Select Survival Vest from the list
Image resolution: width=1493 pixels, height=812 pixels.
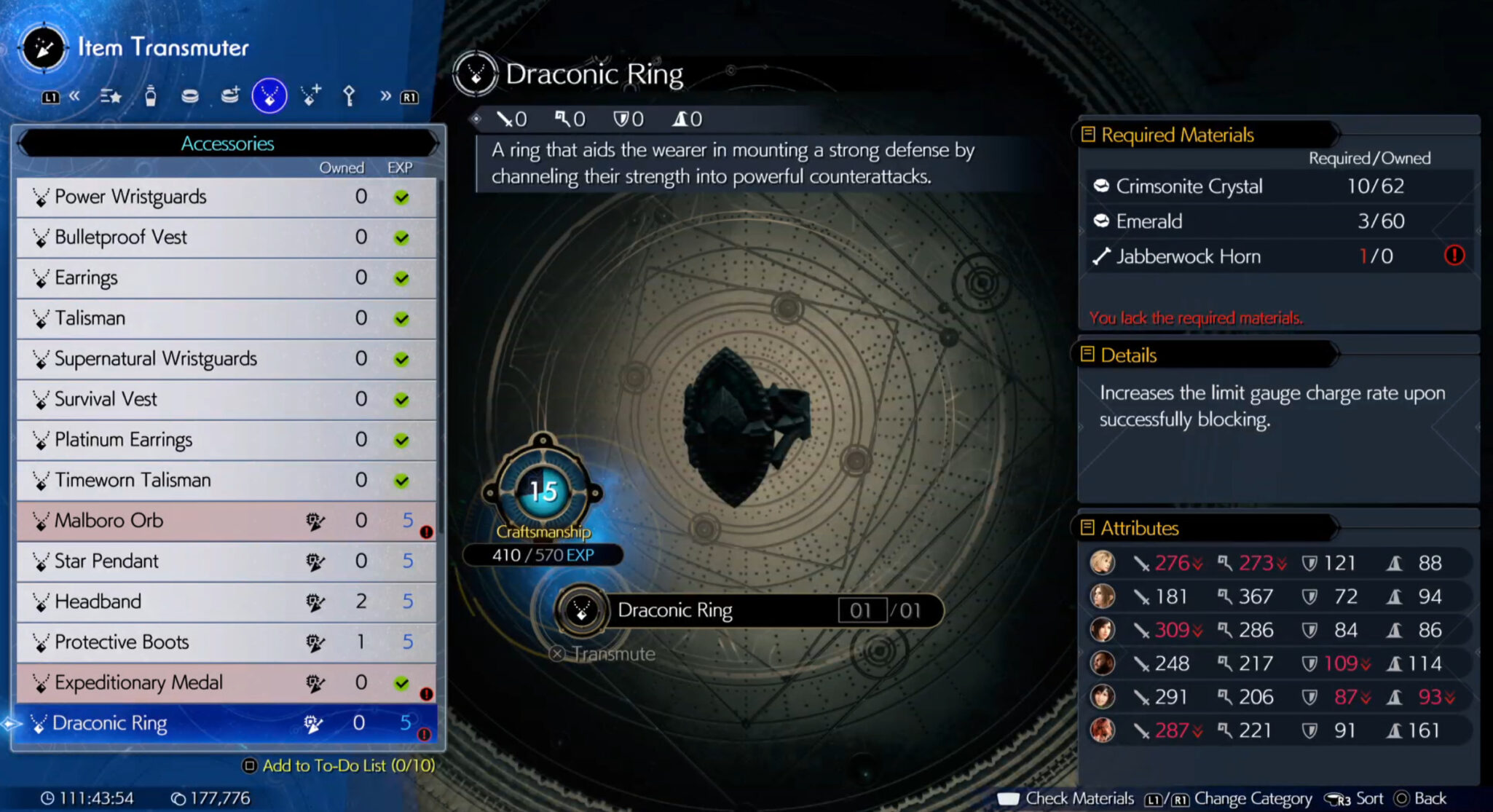(226, 399)
